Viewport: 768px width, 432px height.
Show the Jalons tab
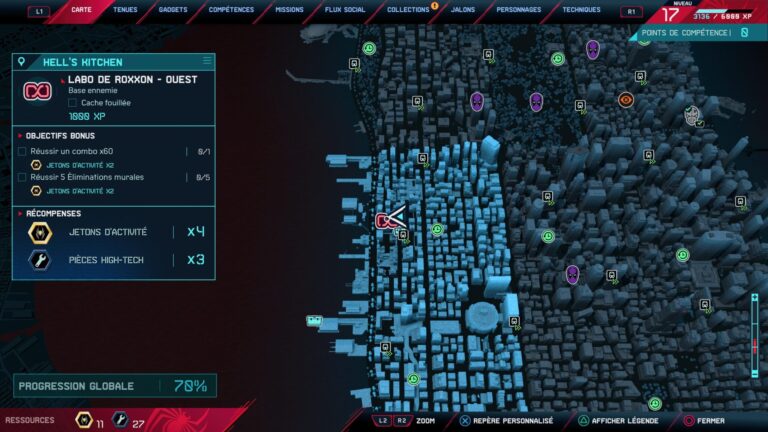tap(463, 10)
